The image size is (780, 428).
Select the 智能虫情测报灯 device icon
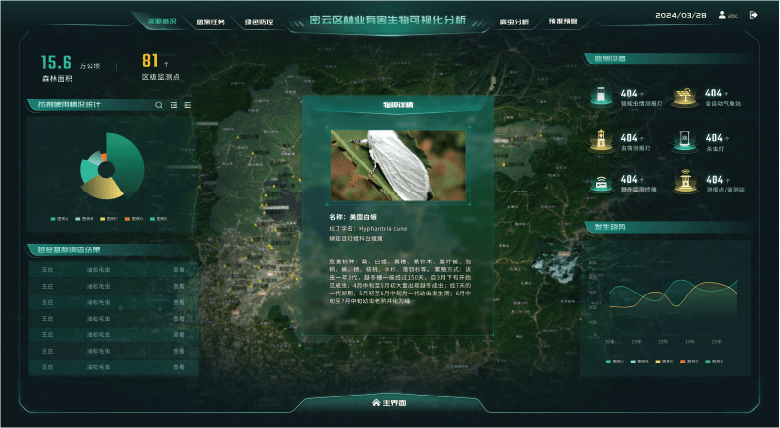pos(601,96)
